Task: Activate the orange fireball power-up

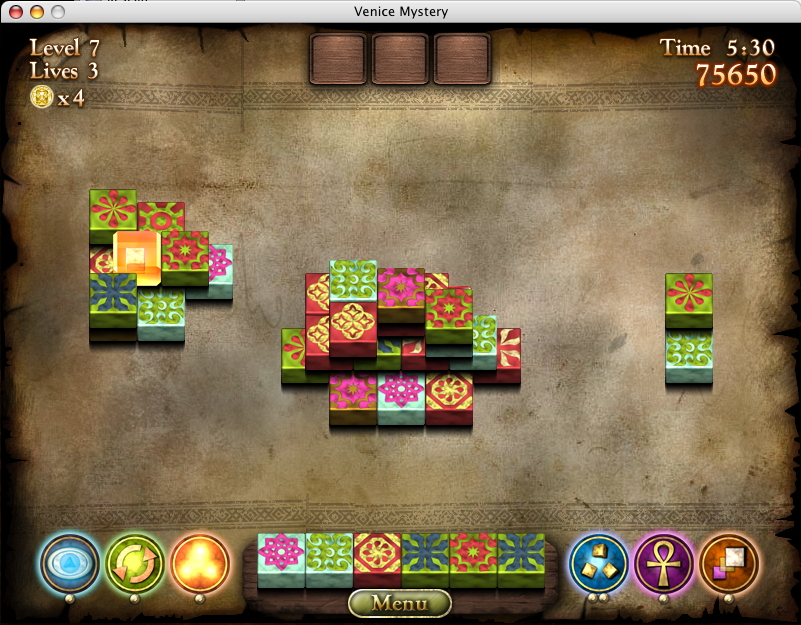Action: click(199, 563)
